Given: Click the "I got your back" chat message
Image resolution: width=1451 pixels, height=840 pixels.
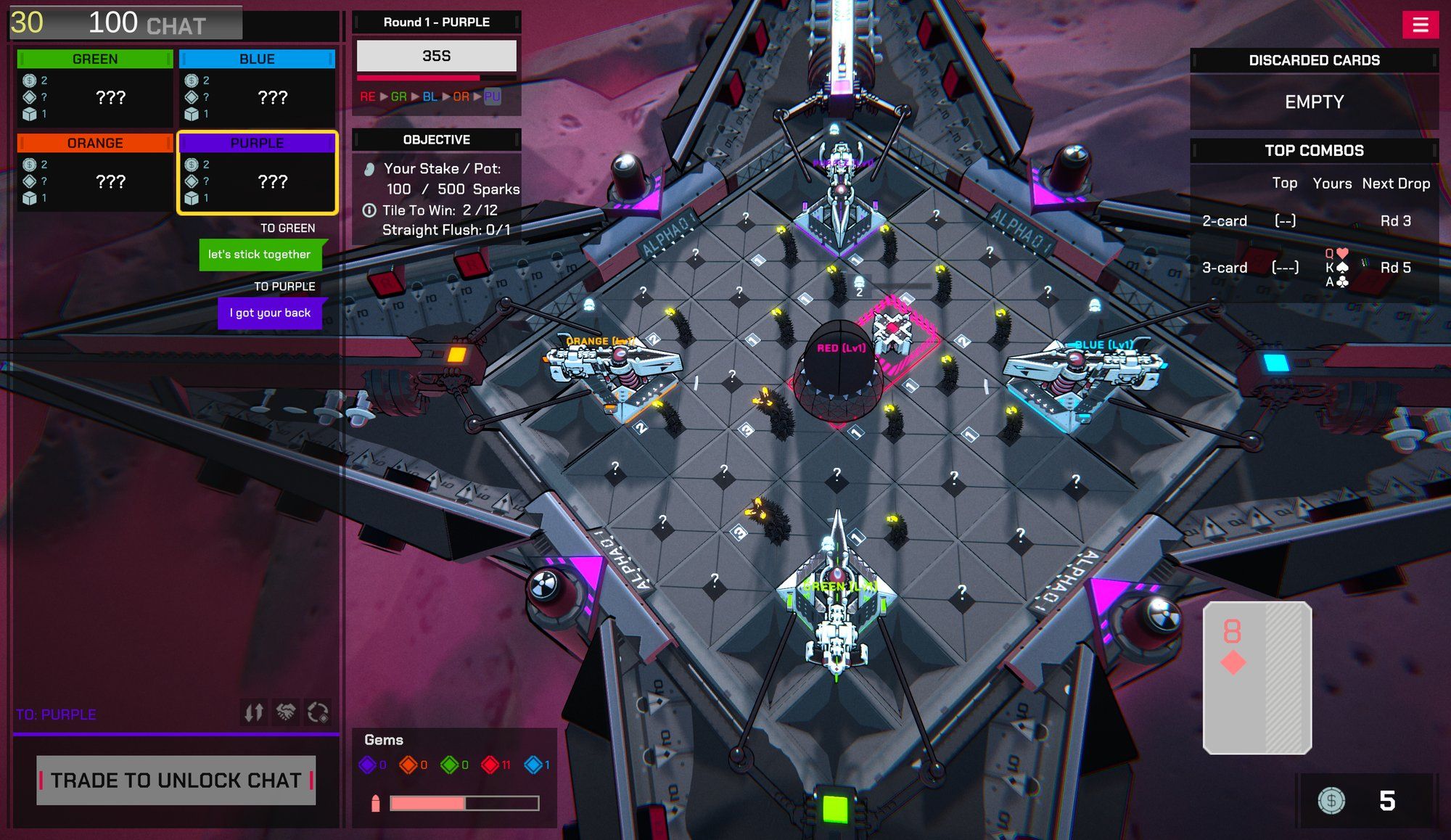Looking at the screenshot, I should point(270,313).
